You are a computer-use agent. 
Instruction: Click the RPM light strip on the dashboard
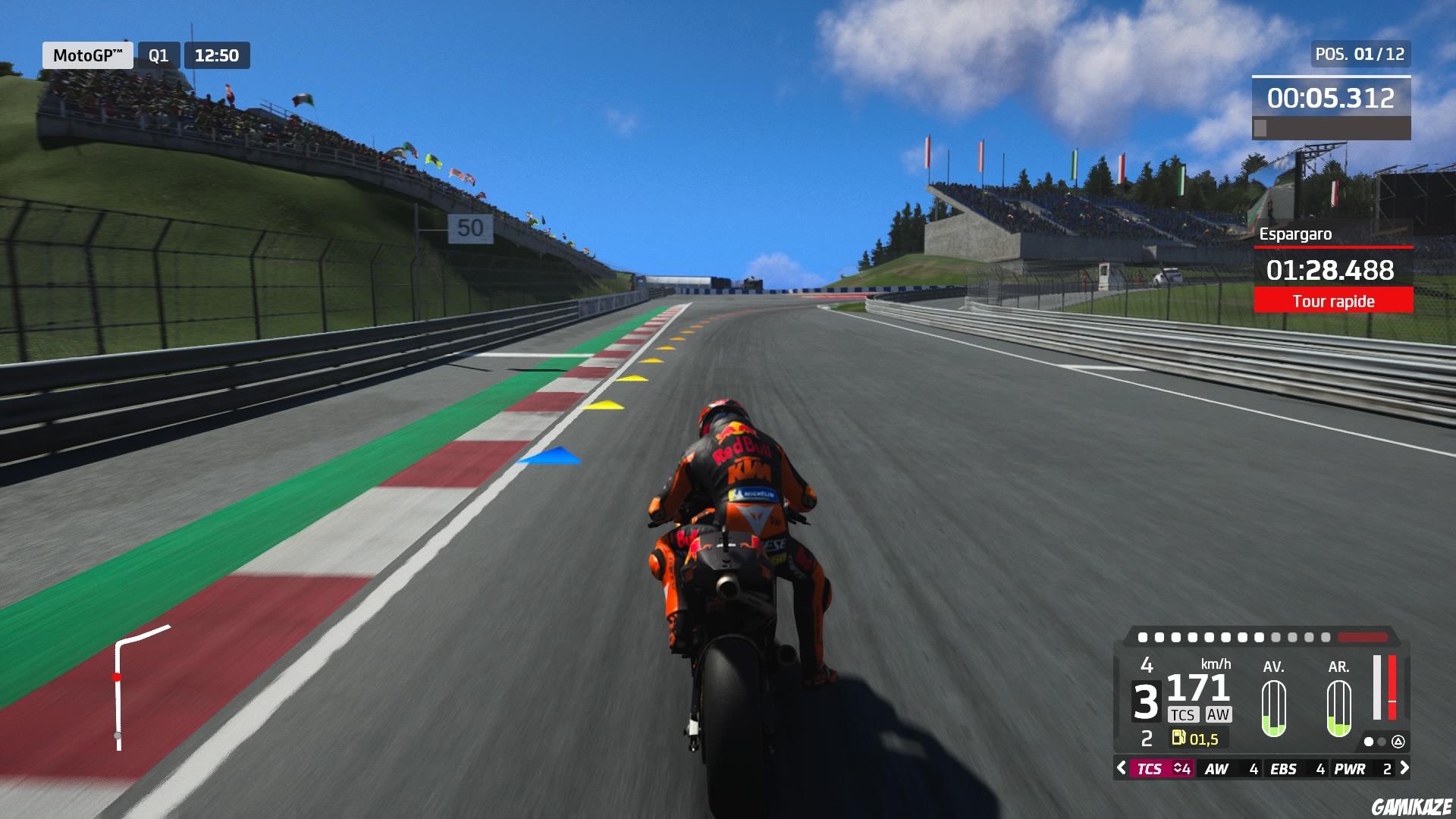tap(1257, 637)
